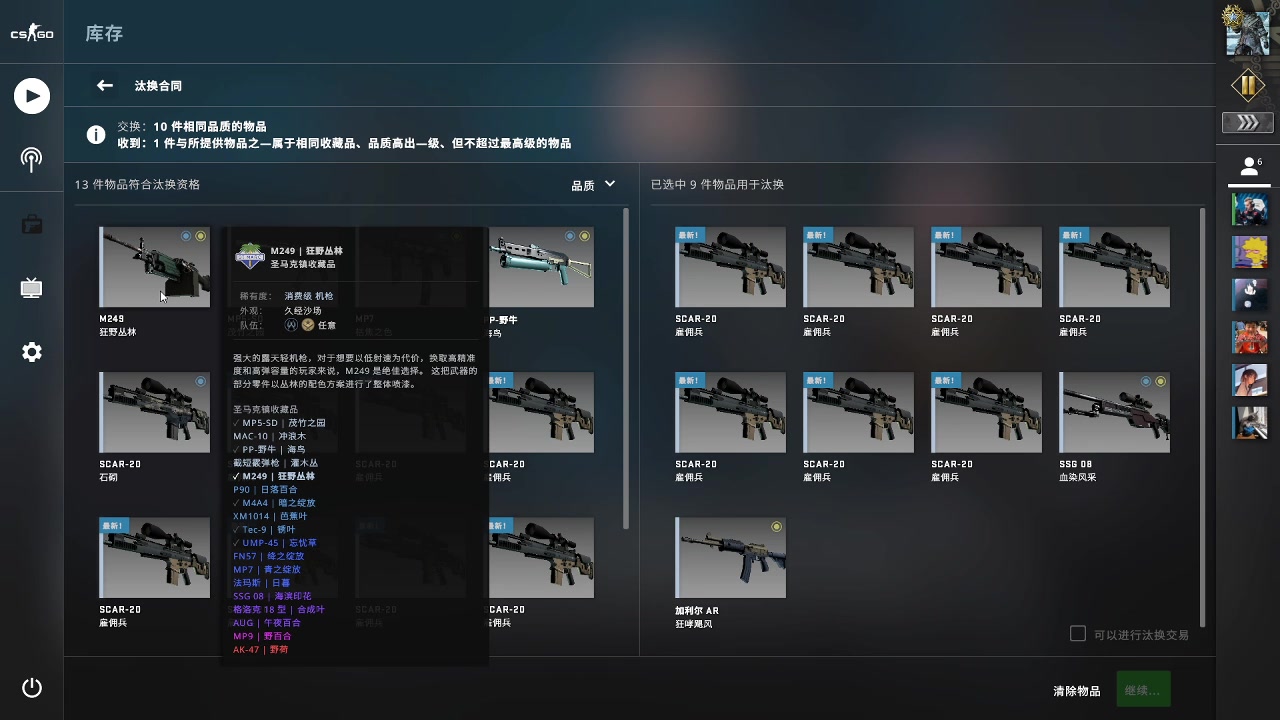Click the CS:GO logo in the top left
This screenshot has width=1280, height=720.
click(x=31, y=31)
